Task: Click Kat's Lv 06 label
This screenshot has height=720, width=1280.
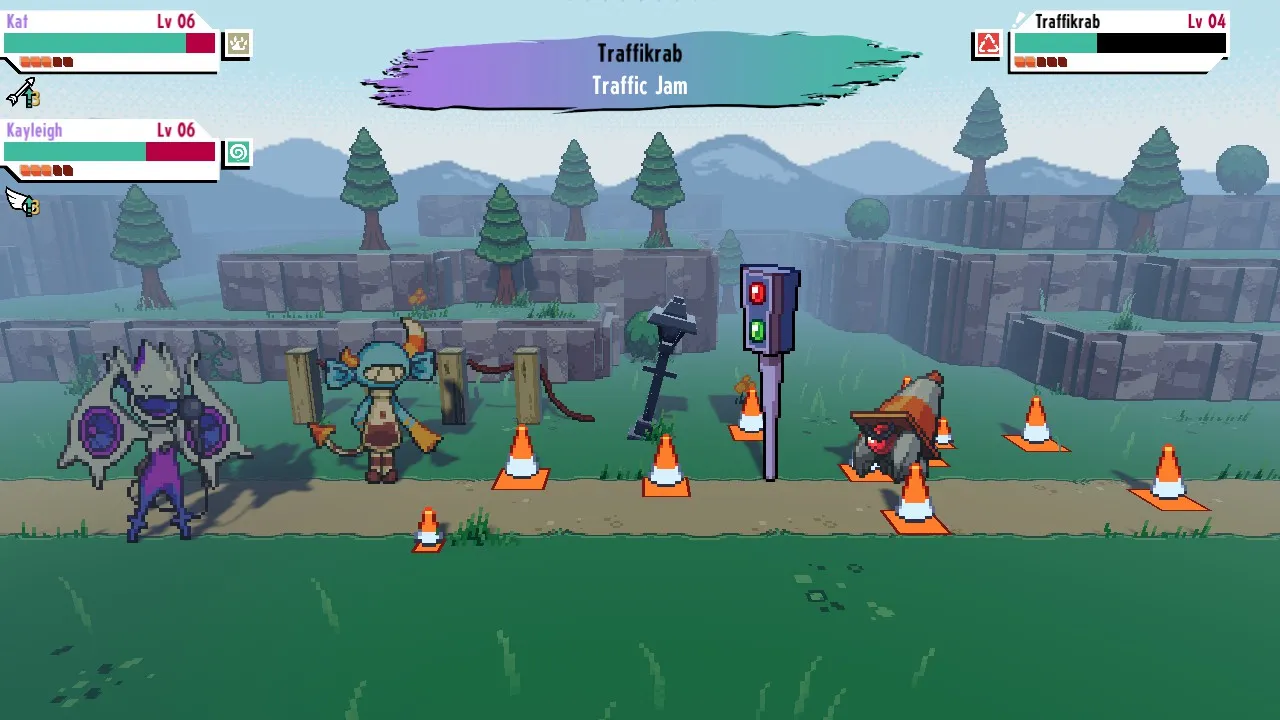Action: [176, 20]
